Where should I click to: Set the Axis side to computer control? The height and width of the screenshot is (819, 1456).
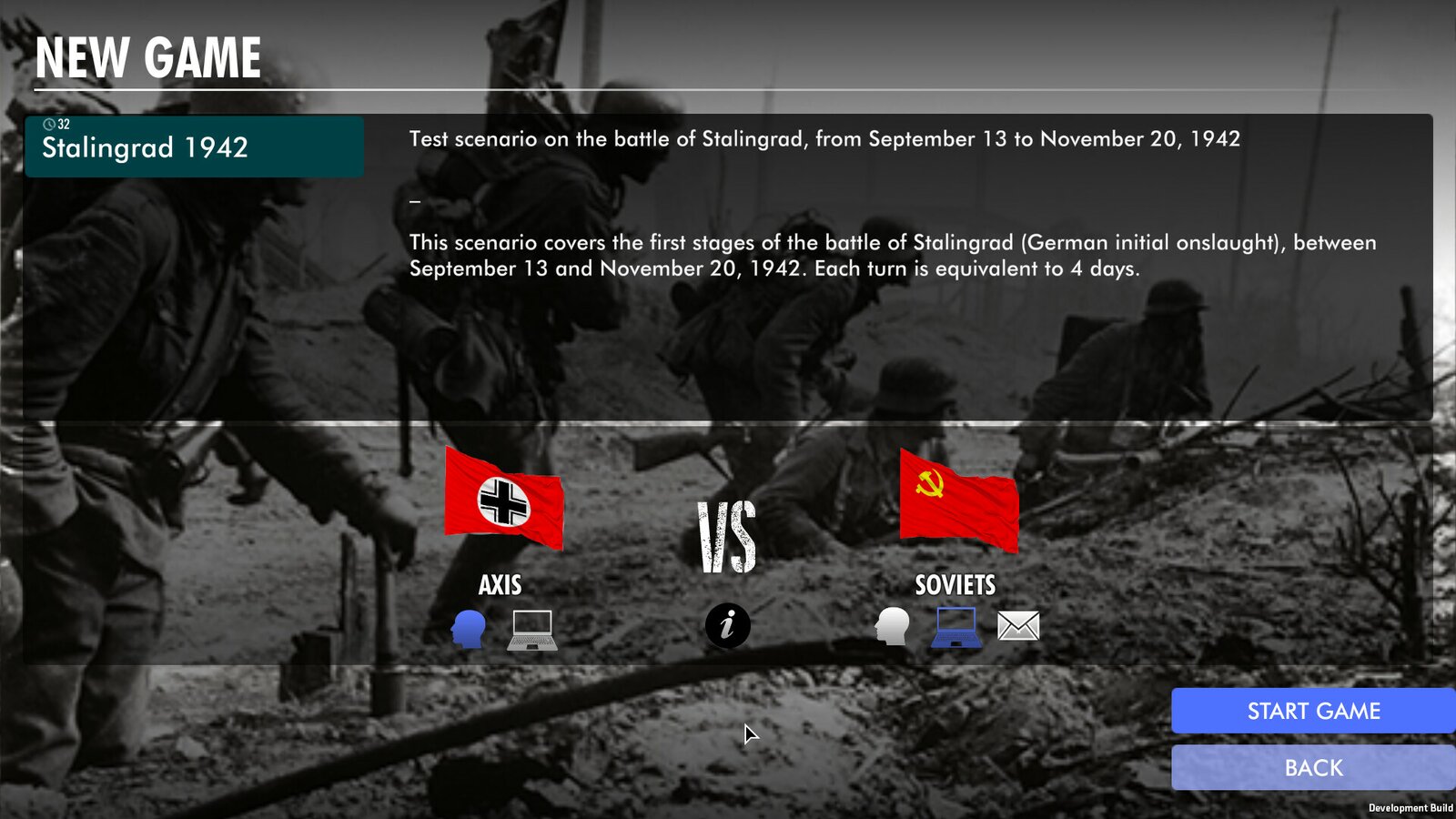click(531, 628)
